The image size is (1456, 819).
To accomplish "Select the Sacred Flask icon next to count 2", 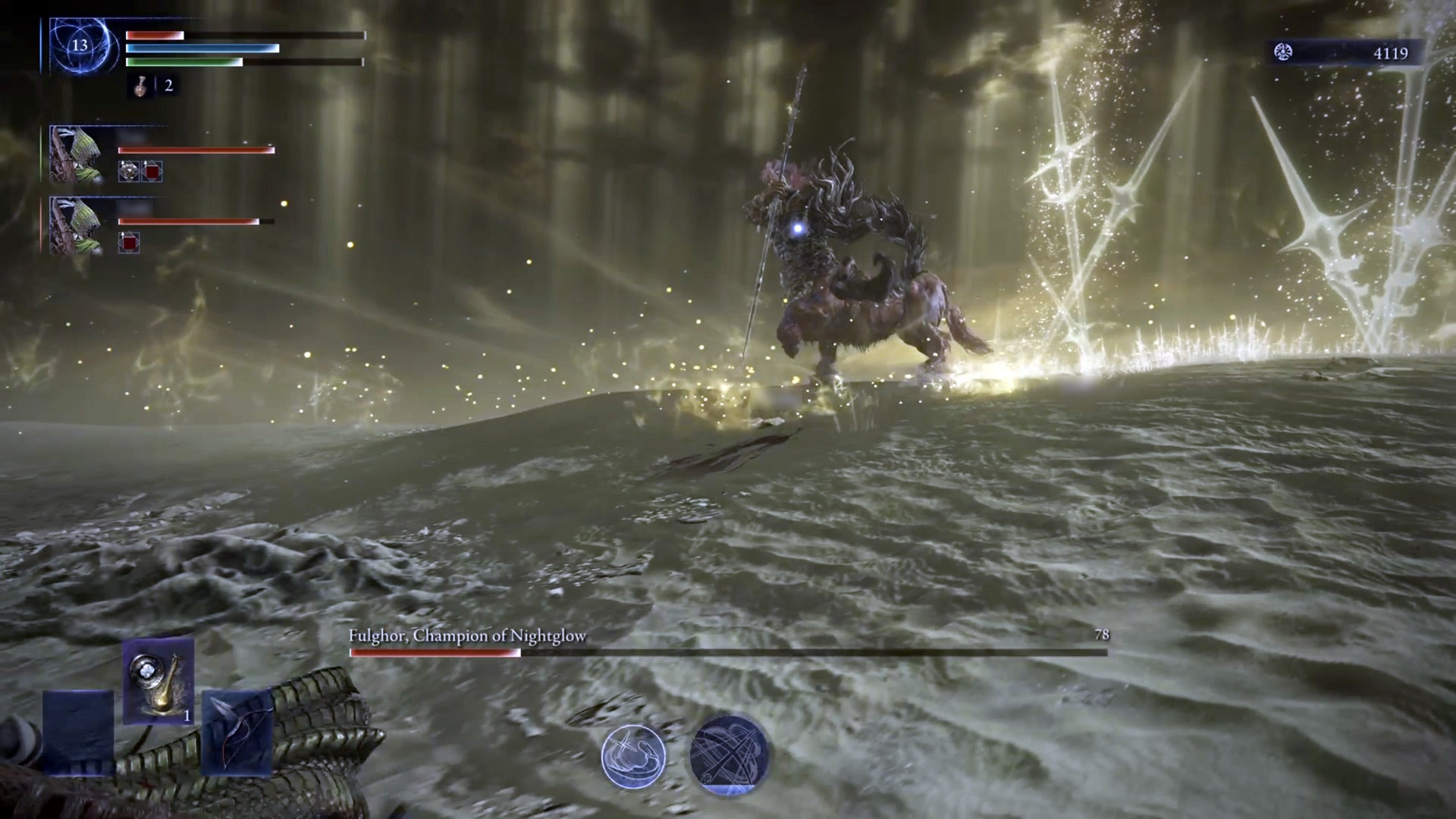I will [x=139, y=86].
